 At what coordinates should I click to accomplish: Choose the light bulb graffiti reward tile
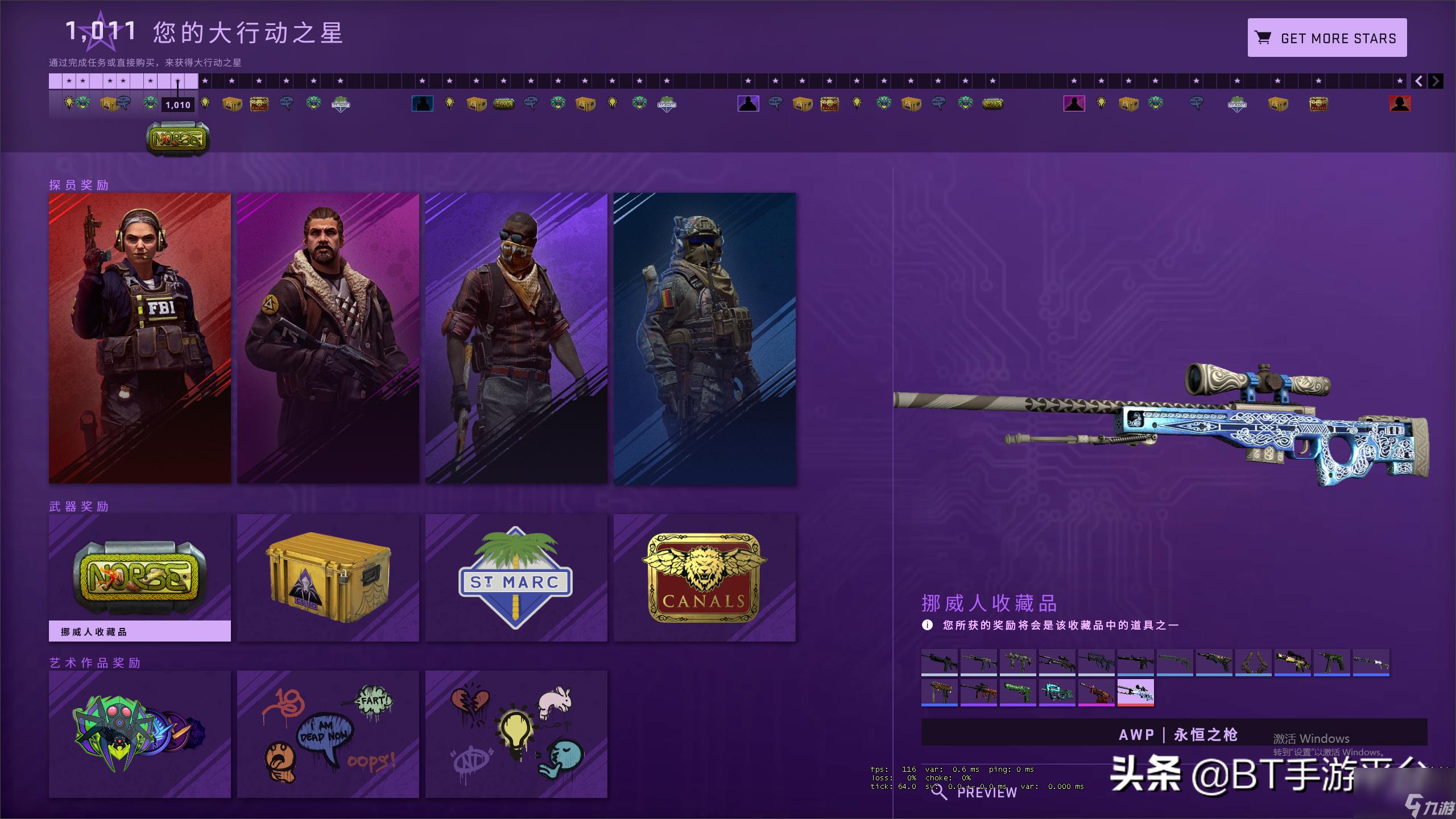(516, 734)
